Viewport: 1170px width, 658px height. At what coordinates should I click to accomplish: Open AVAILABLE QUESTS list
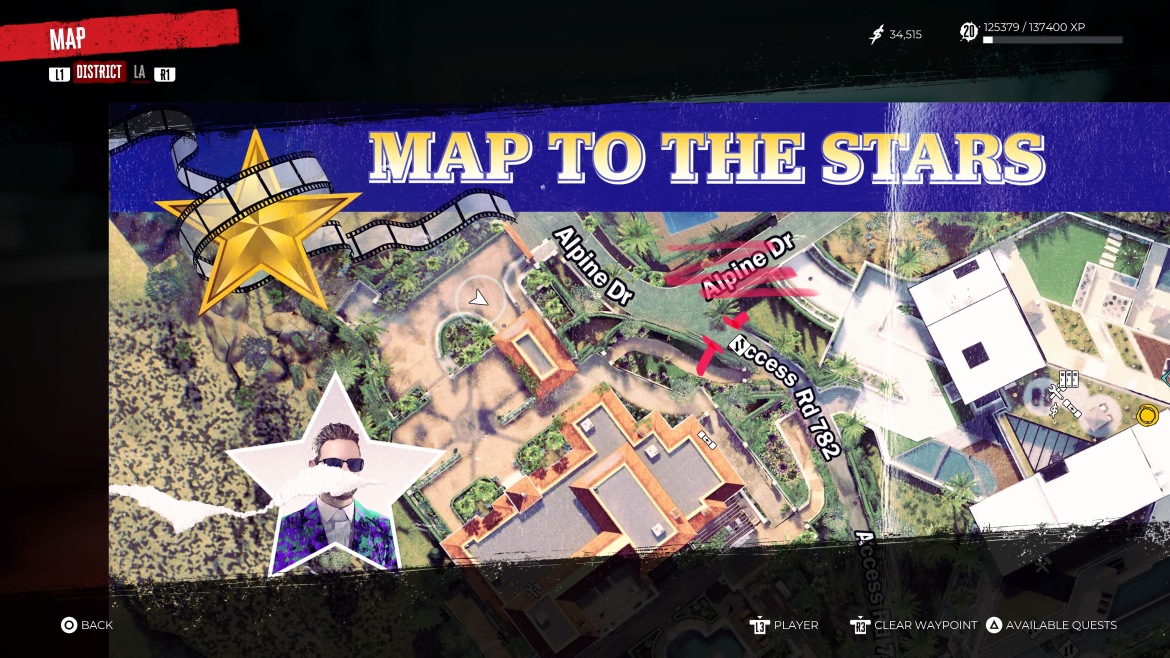[x=1051, y=625]
